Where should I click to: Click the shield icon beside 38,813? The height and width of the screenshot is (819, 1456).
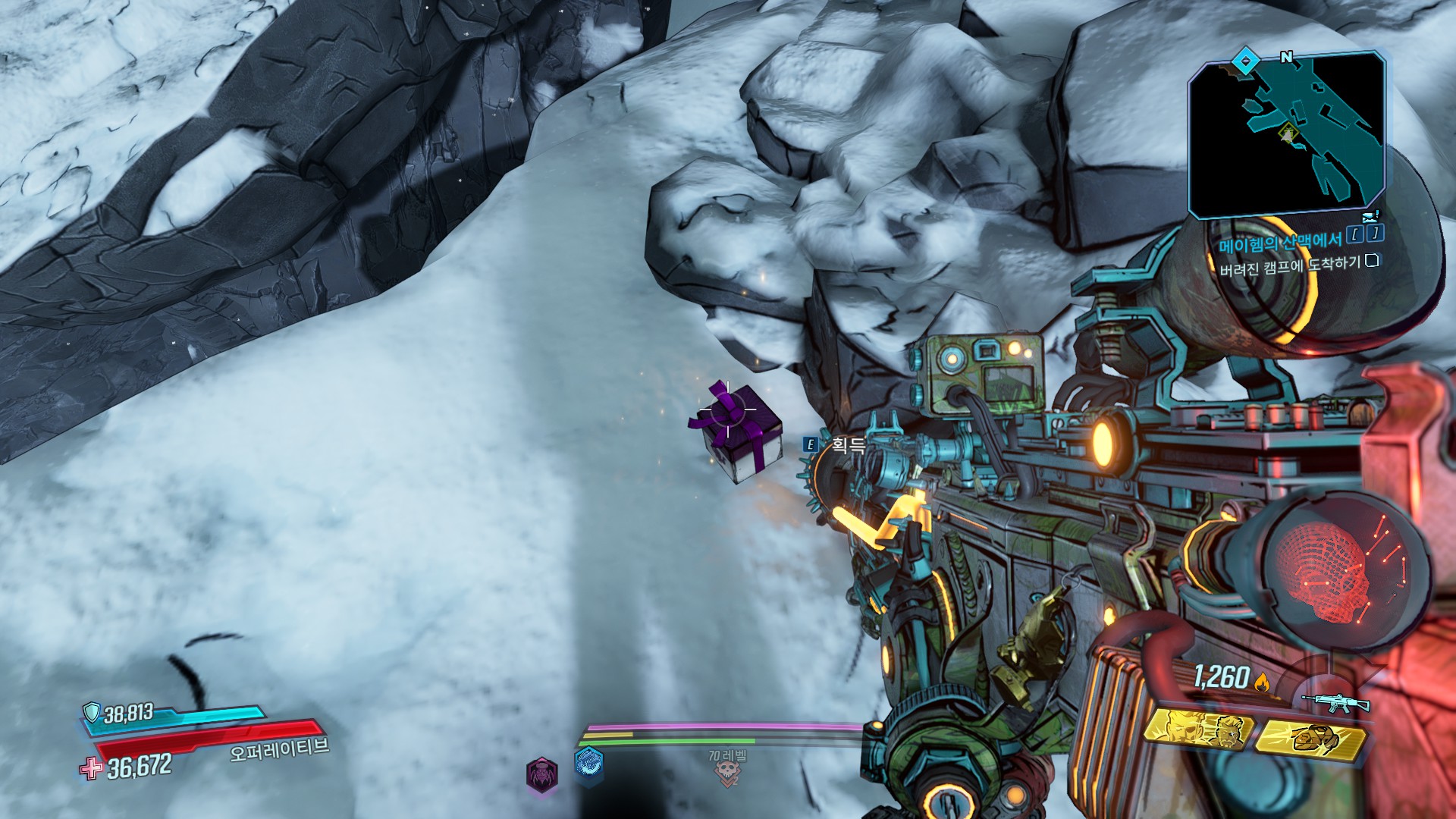[93, 712]
